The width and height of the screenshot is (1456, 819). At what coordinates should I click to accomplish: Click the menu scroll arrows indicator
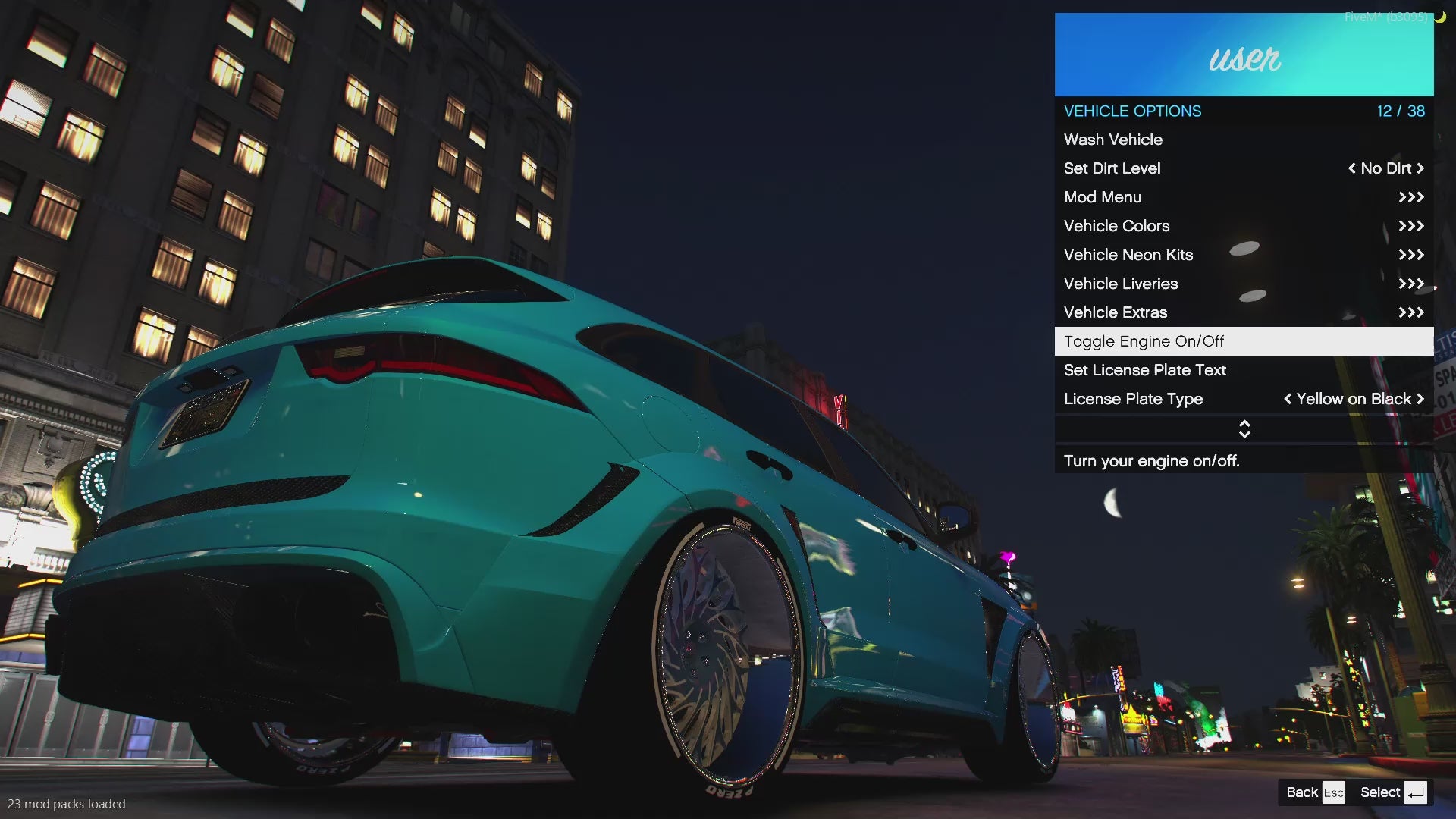pyautogui.click(x=1244, y=429)
